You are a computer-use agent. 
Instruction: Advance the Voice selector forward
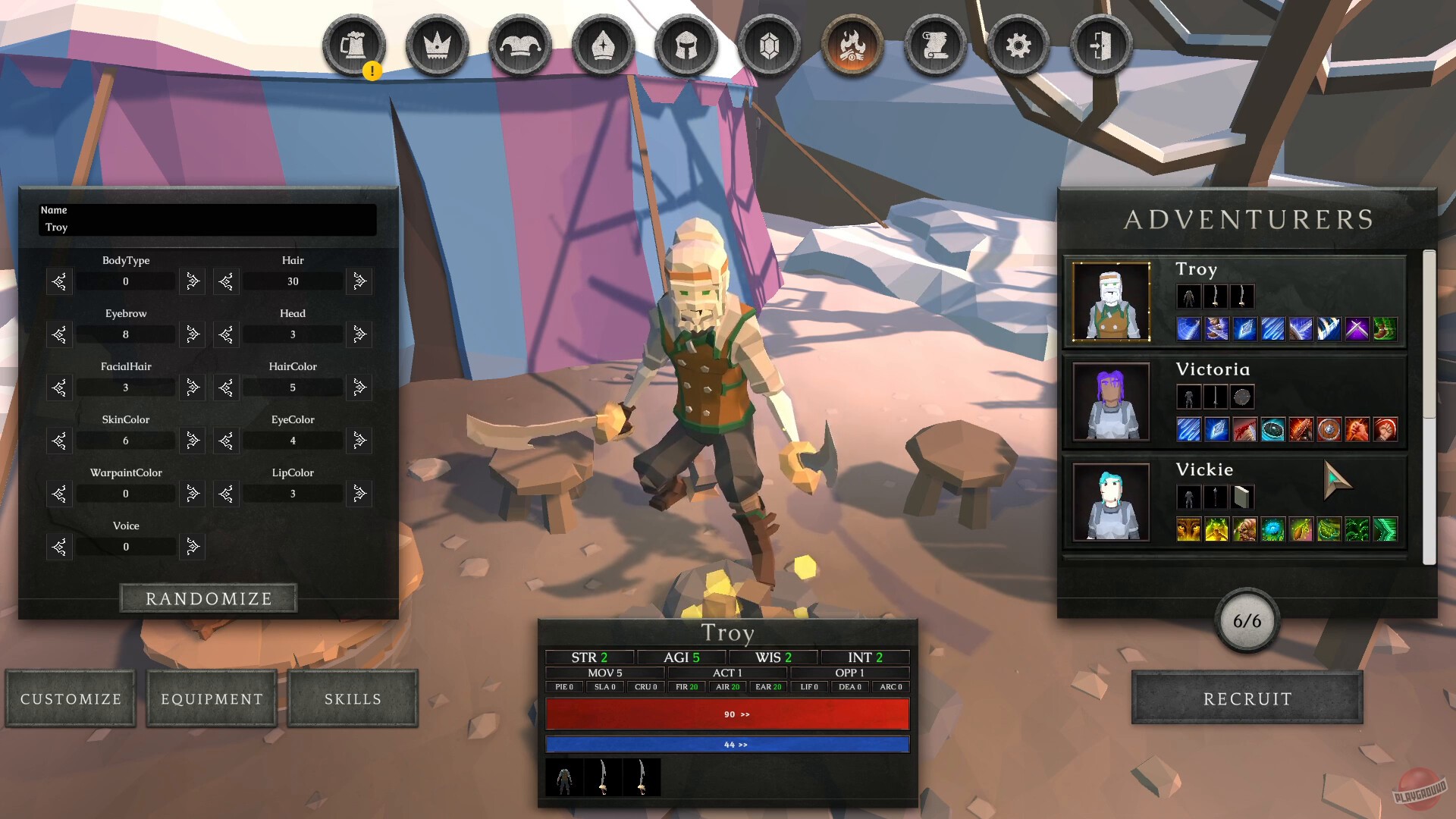(x=192, y=547)
